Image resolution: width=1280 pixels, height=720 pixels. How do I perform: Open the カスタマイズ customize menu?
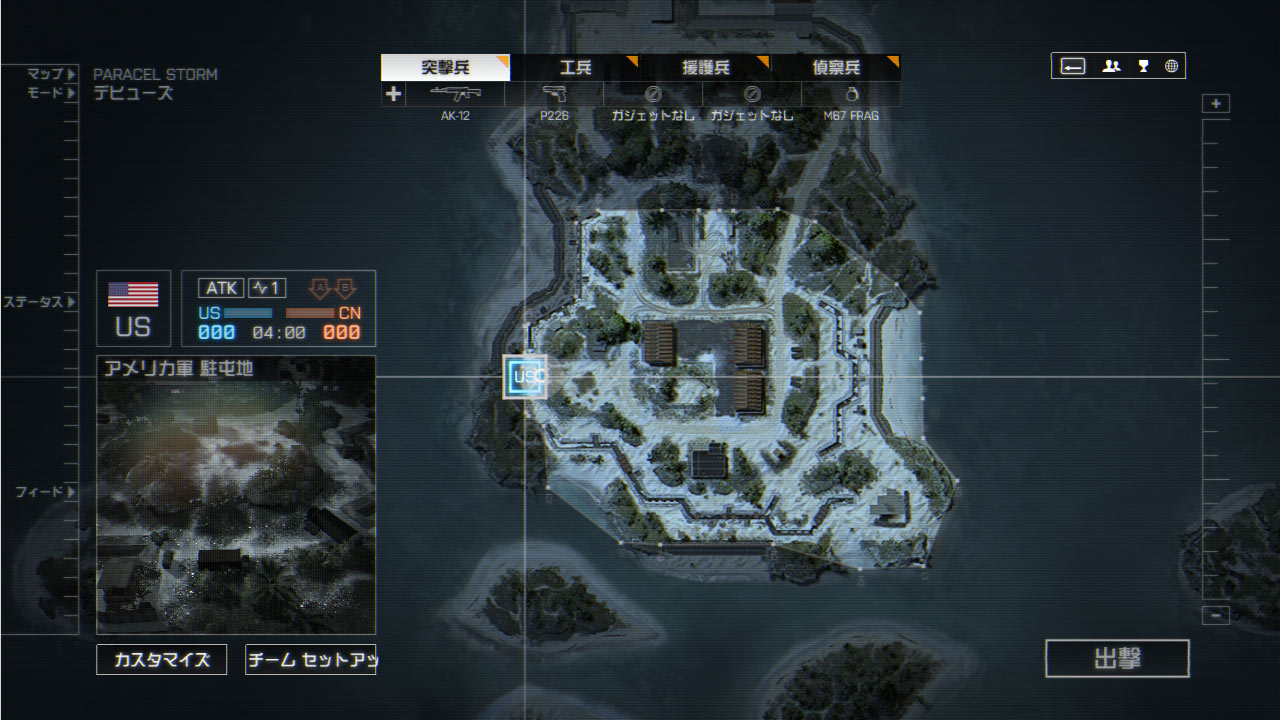pos(161,660)
